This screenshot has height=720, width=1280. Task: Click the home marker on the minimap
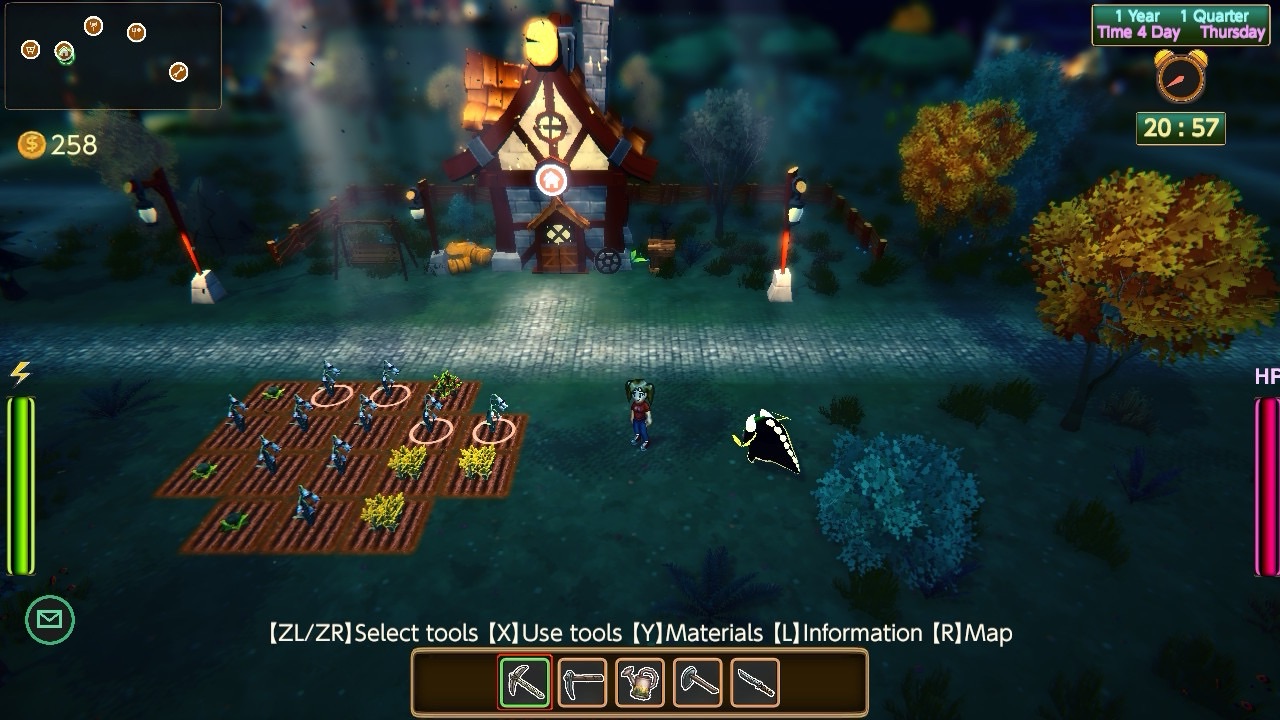click(x=64, y=52)
